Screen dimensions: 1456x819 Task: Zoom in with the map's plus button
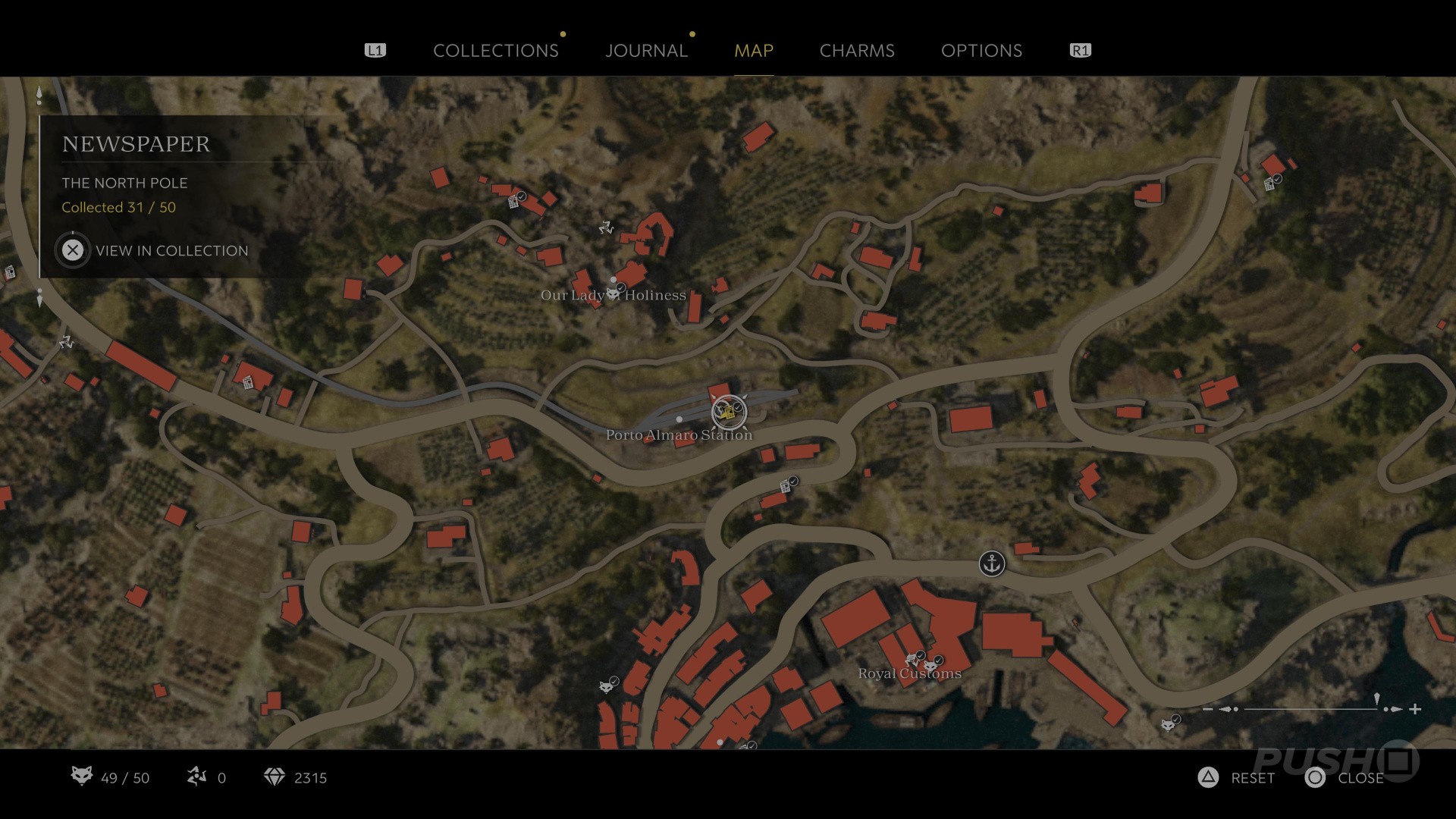1415,709
